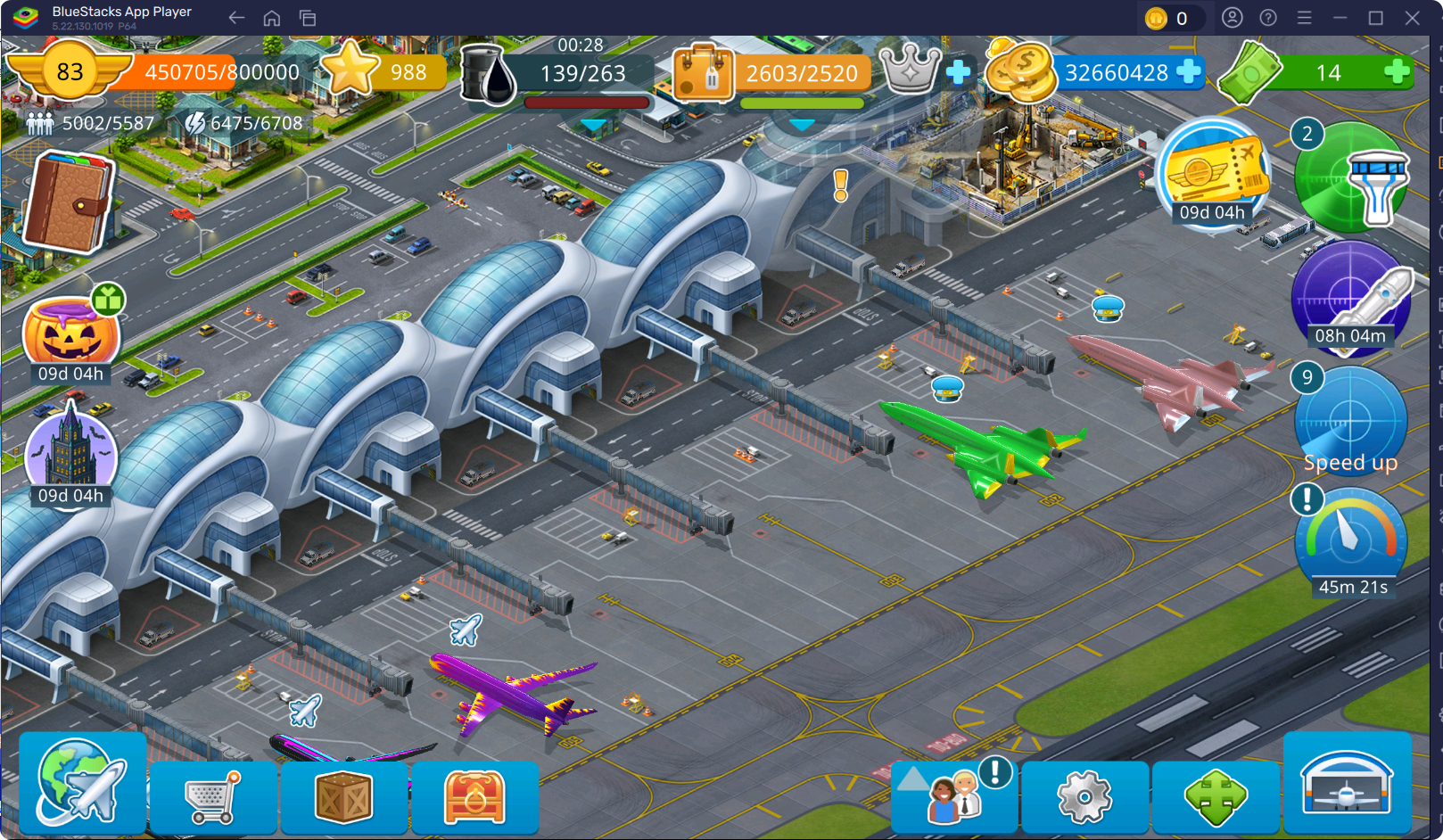This screenshot has width=1443, height=840.
Task: Click the silver crown icon
Action: [911, 69]
